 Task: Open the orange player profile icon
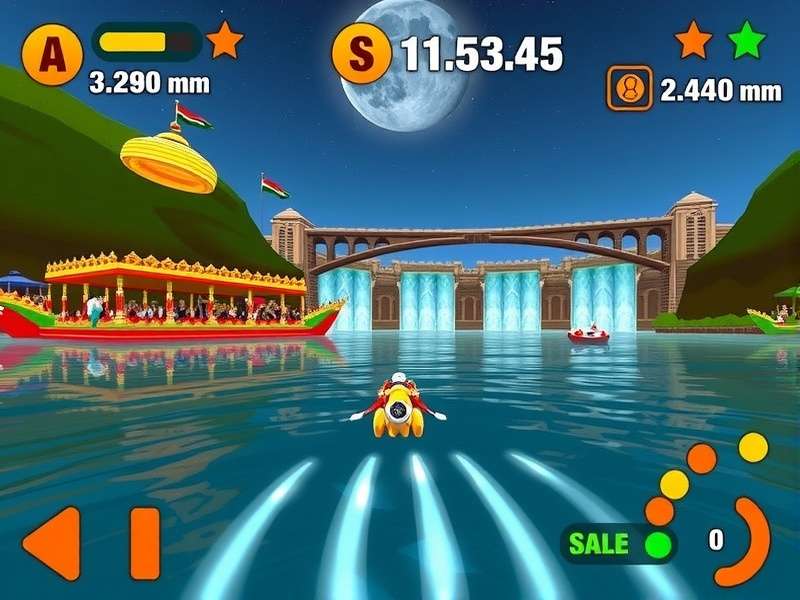(630, 88)
